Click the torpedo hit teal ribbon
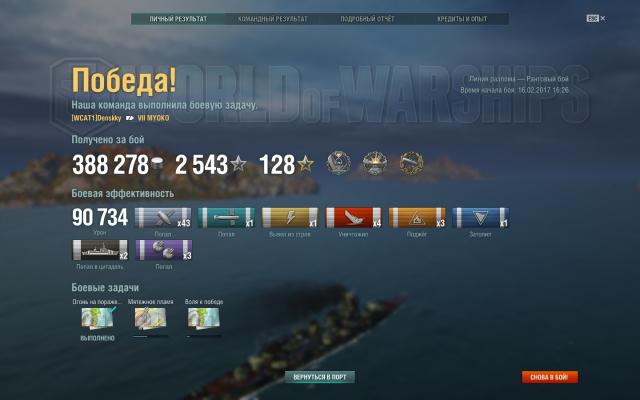Viewport: 640px width, 400px height. tap(226, 218)
